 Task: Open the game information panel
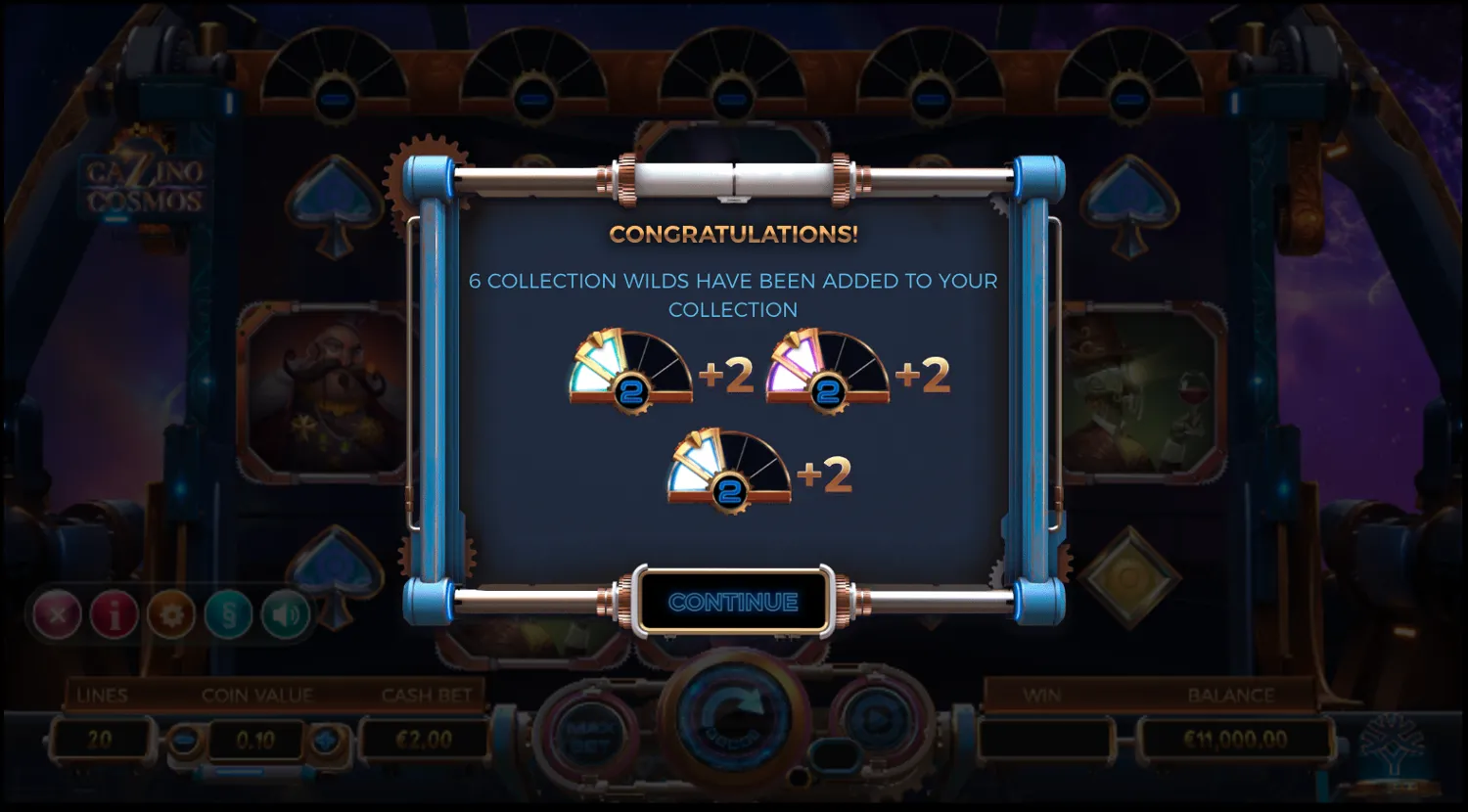coord(115,614)
